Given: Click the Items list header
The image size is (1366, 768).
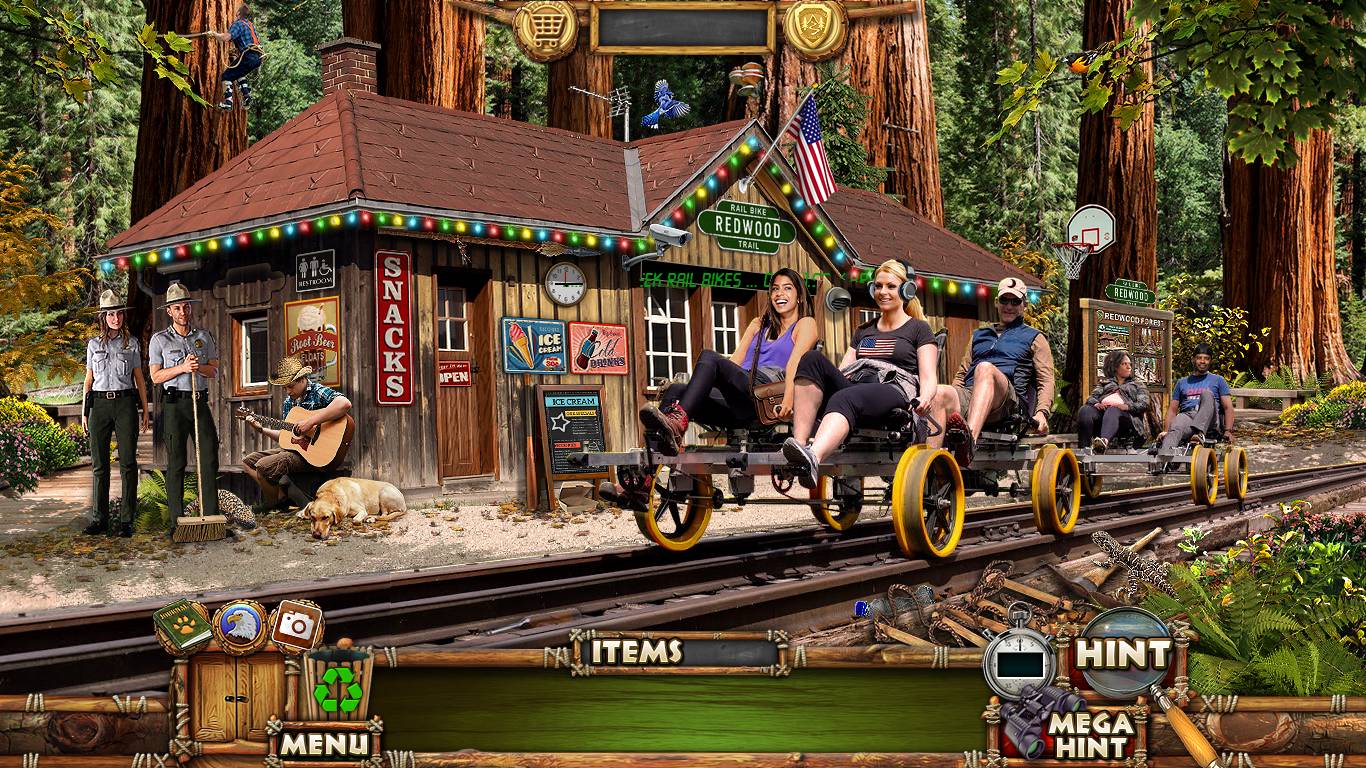Looking at the screenshot, I should (637, 652).
